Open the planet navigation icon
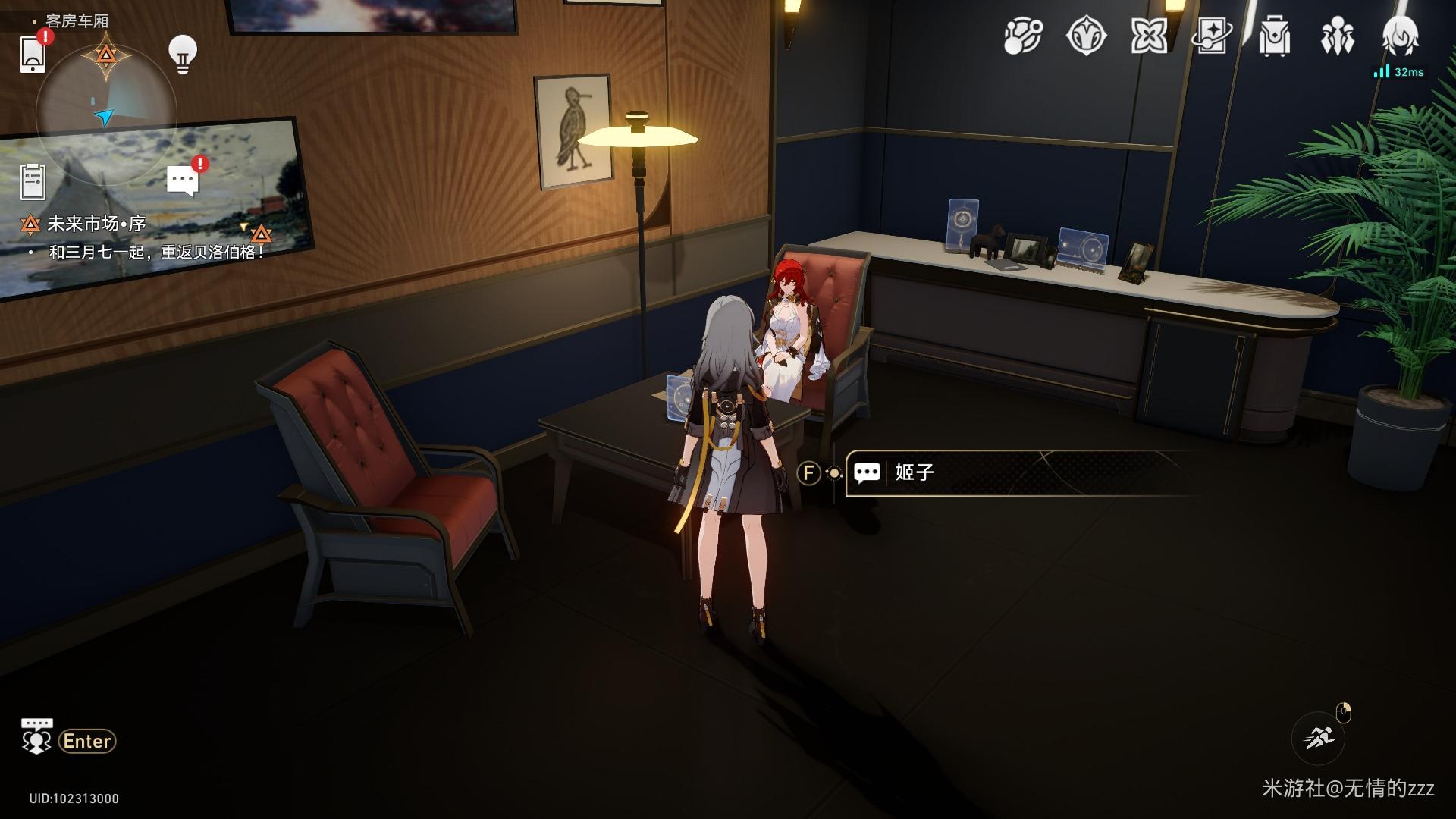 1023,36
